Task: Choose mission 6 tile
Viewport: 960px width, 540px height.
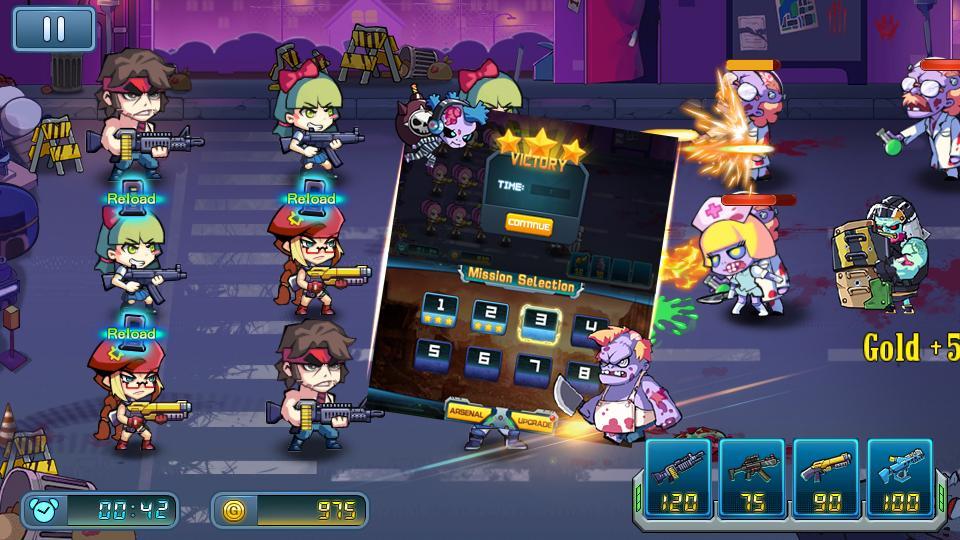Action: (x=486, y=358)
